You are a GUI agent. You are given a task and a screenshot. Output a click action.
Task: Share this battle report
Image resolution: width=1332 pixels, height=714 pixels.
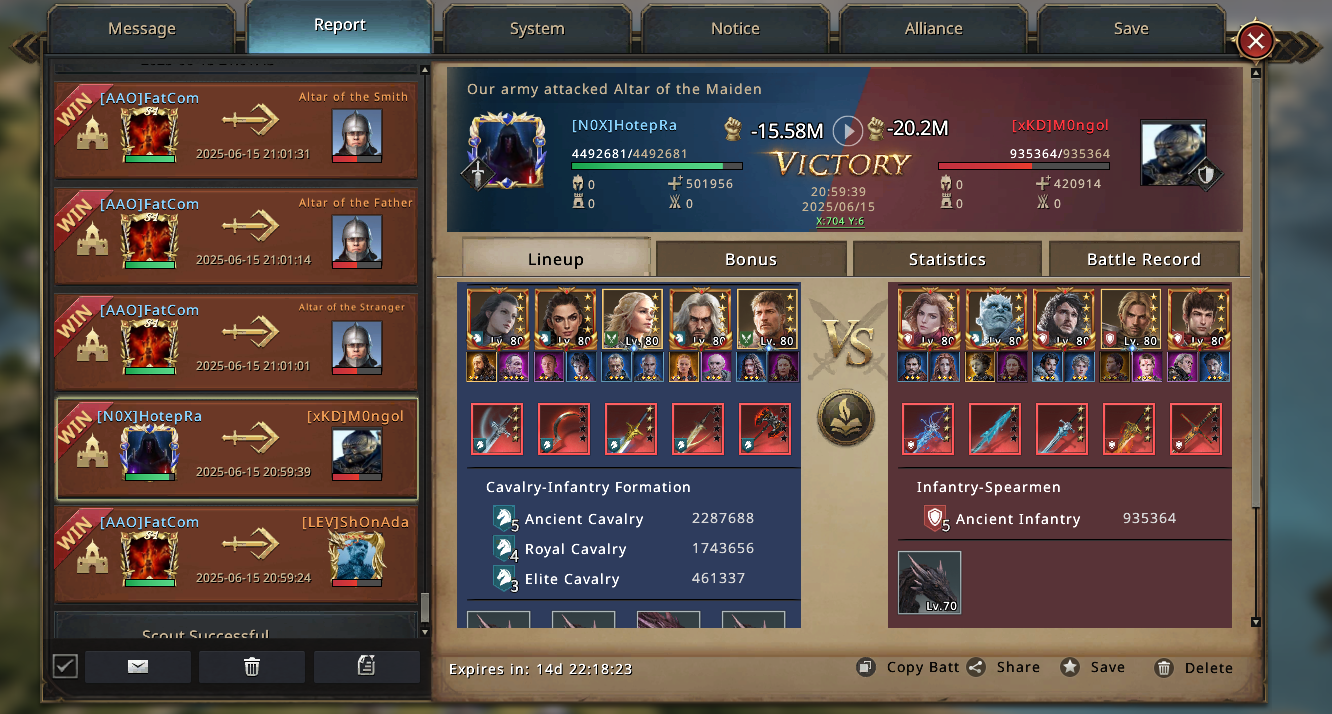[1004, 668]
